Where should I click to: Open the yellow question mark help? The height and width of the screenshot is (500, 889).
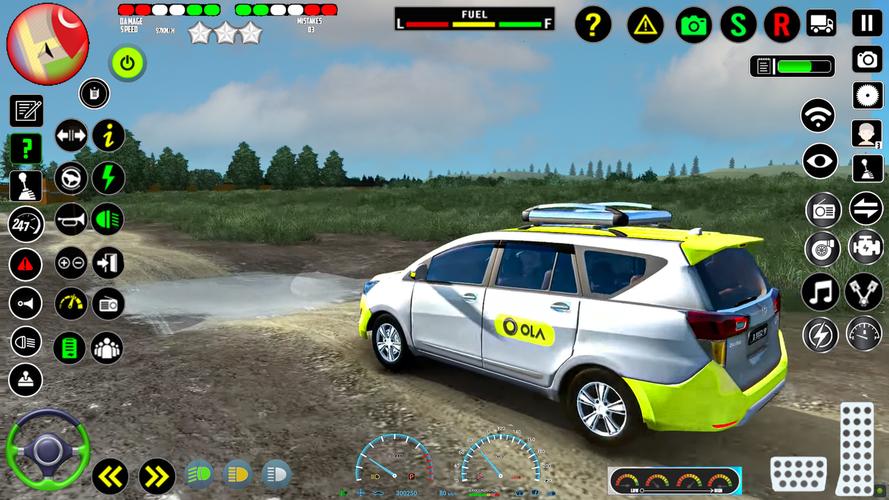click(x=593, y=24)
